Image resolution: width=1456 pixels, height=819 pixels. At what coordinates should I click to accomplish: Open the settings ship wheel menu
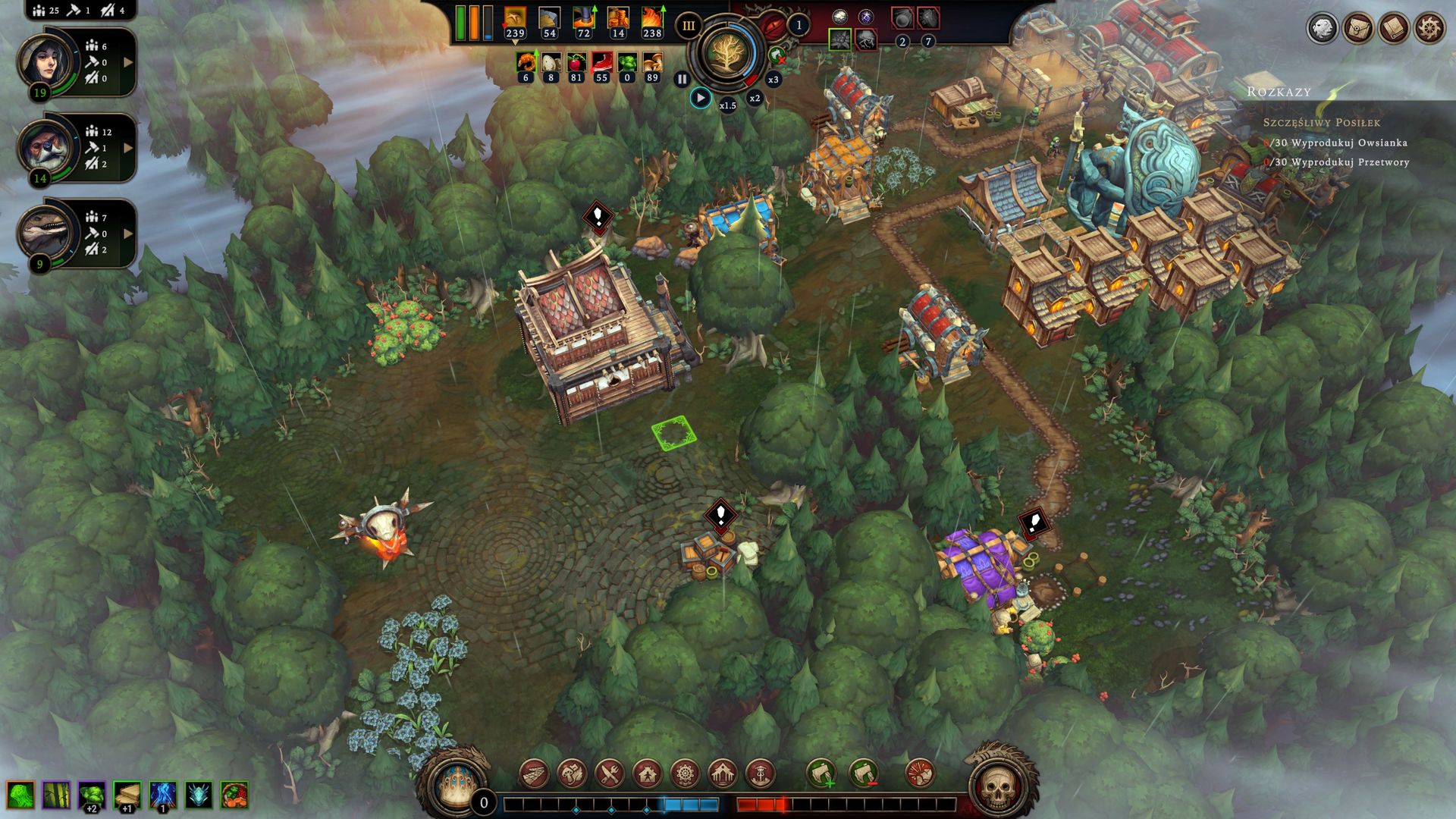pyautogui.click(x=1429, y=28)
